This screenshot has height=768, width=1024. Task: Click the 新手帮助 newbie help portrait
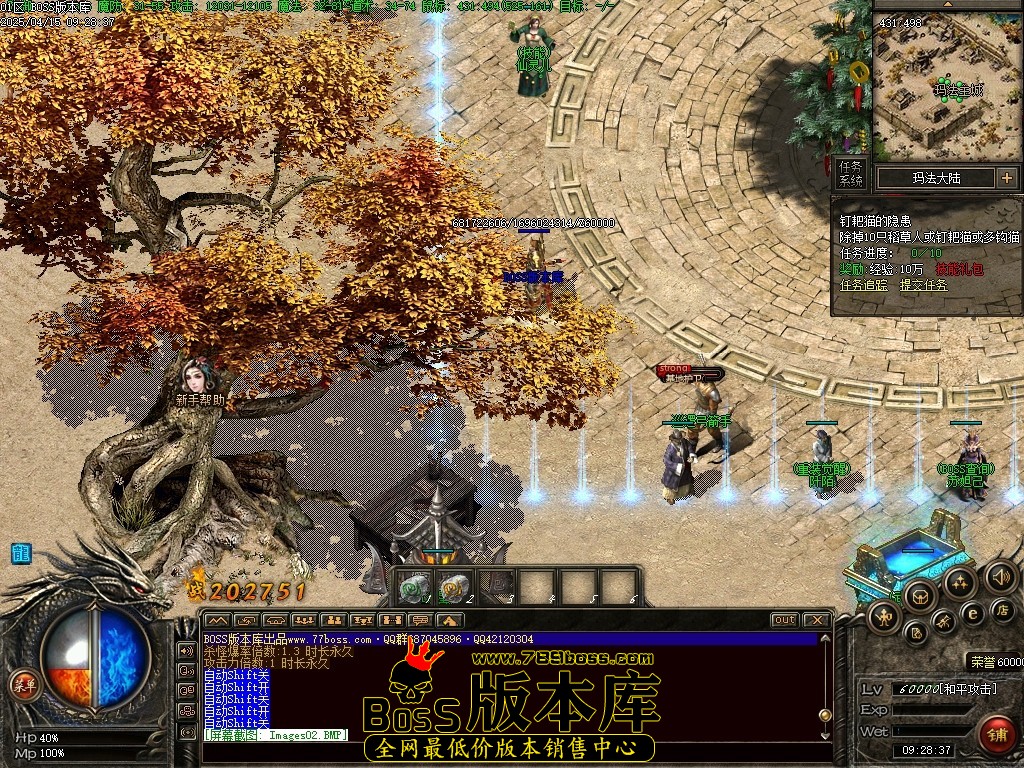pos(195,377)
